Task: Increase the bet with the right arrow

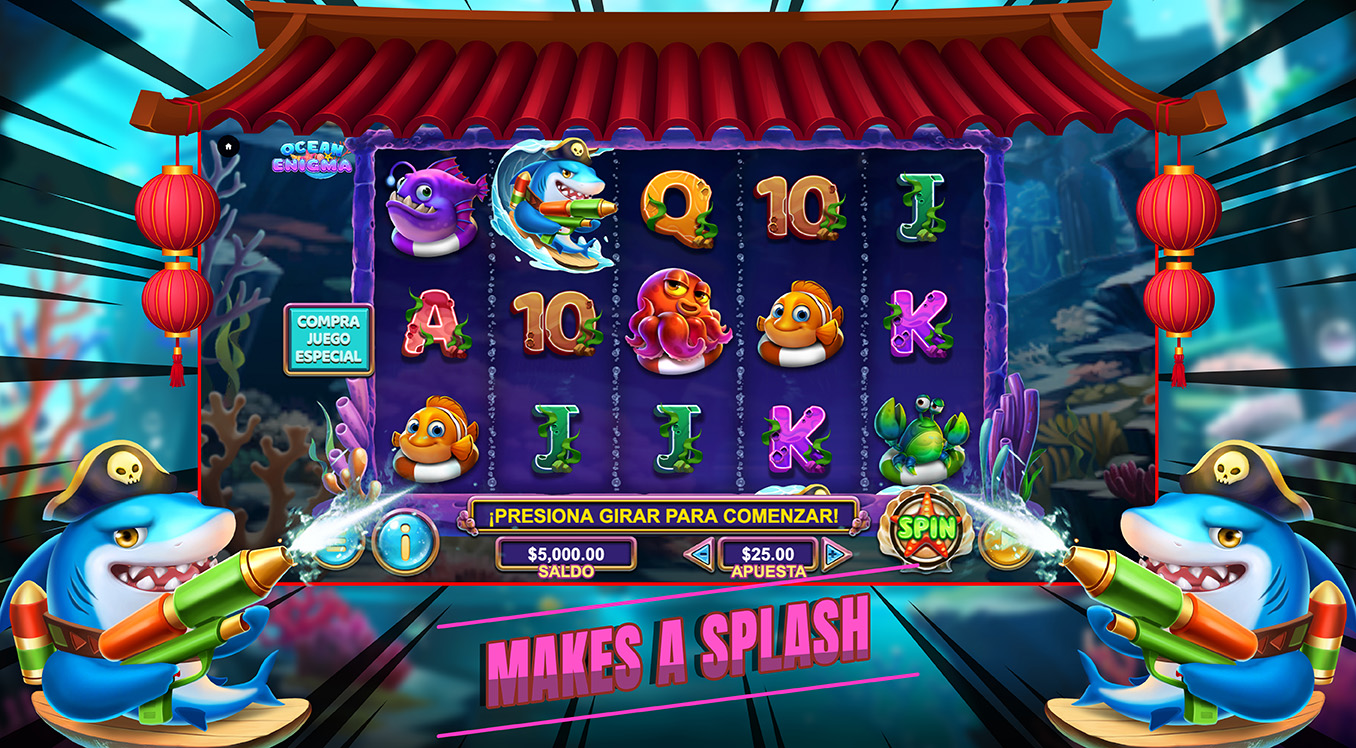Action: tap(836, 553)
